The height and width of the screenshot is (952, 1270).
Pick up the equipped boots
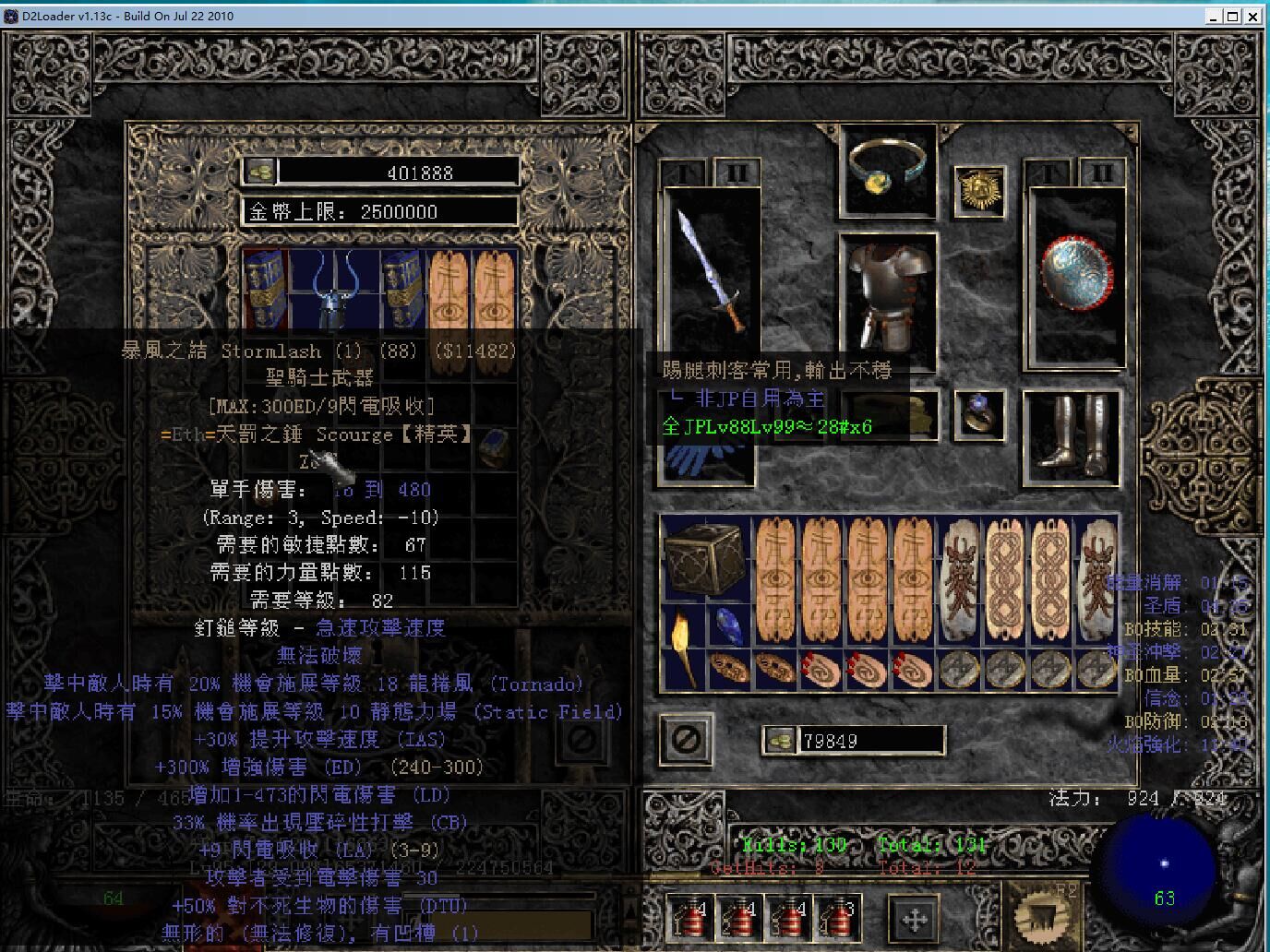coord(1071,435)
